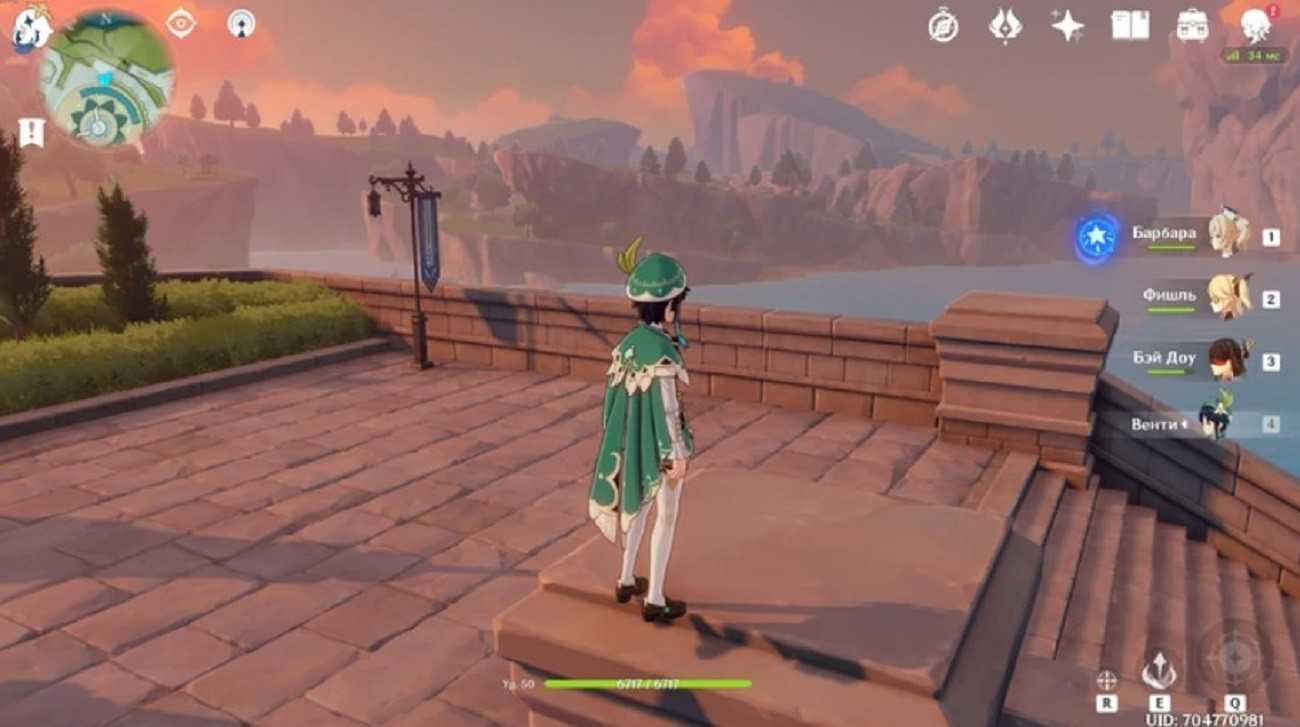Open the quest log exclamation icon
1300x727 pixels.
(x=31, y=131)
